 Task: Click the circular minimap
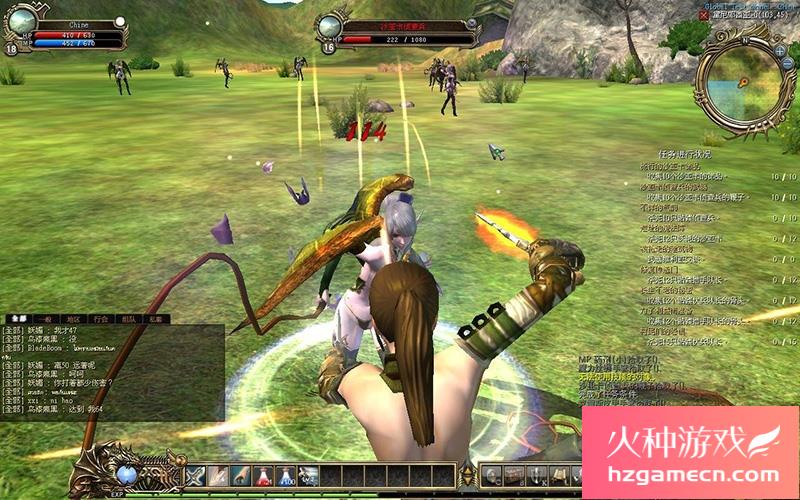pyautogui.click(x=741, y=84)
